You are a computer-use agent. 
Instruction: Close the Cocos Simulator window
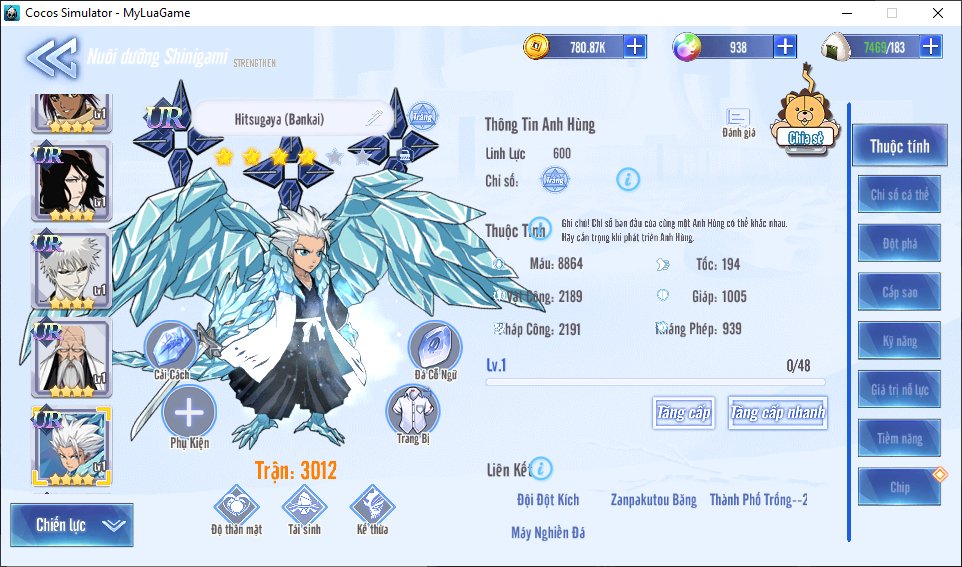[937, 13]
